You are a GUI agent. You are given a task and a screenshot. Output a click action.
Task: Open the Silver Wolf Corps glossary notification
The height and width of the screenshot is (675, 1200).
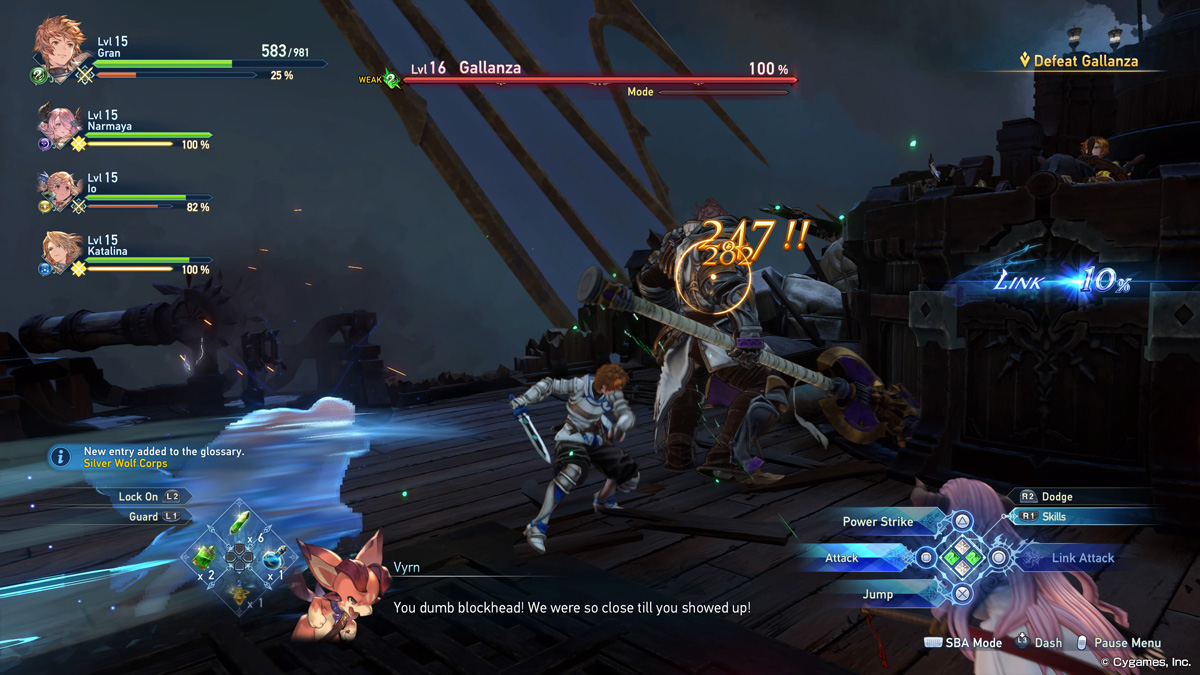(165, 457)
